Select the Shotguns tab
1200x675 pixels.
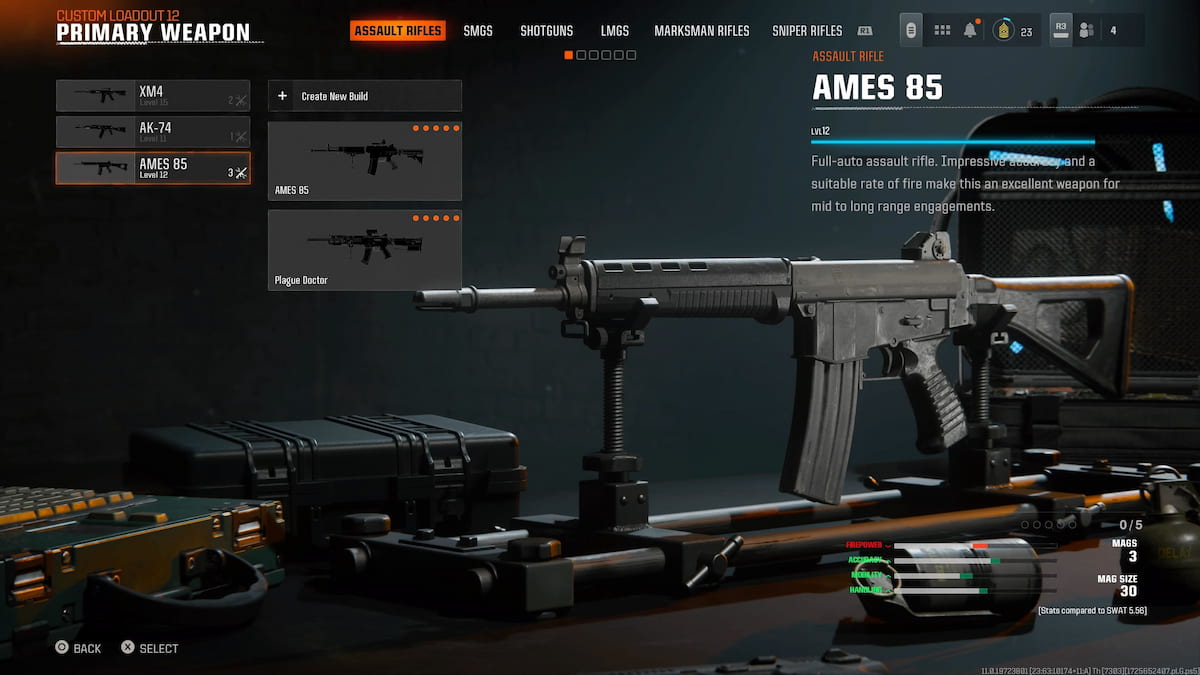[x=546, y=31]
